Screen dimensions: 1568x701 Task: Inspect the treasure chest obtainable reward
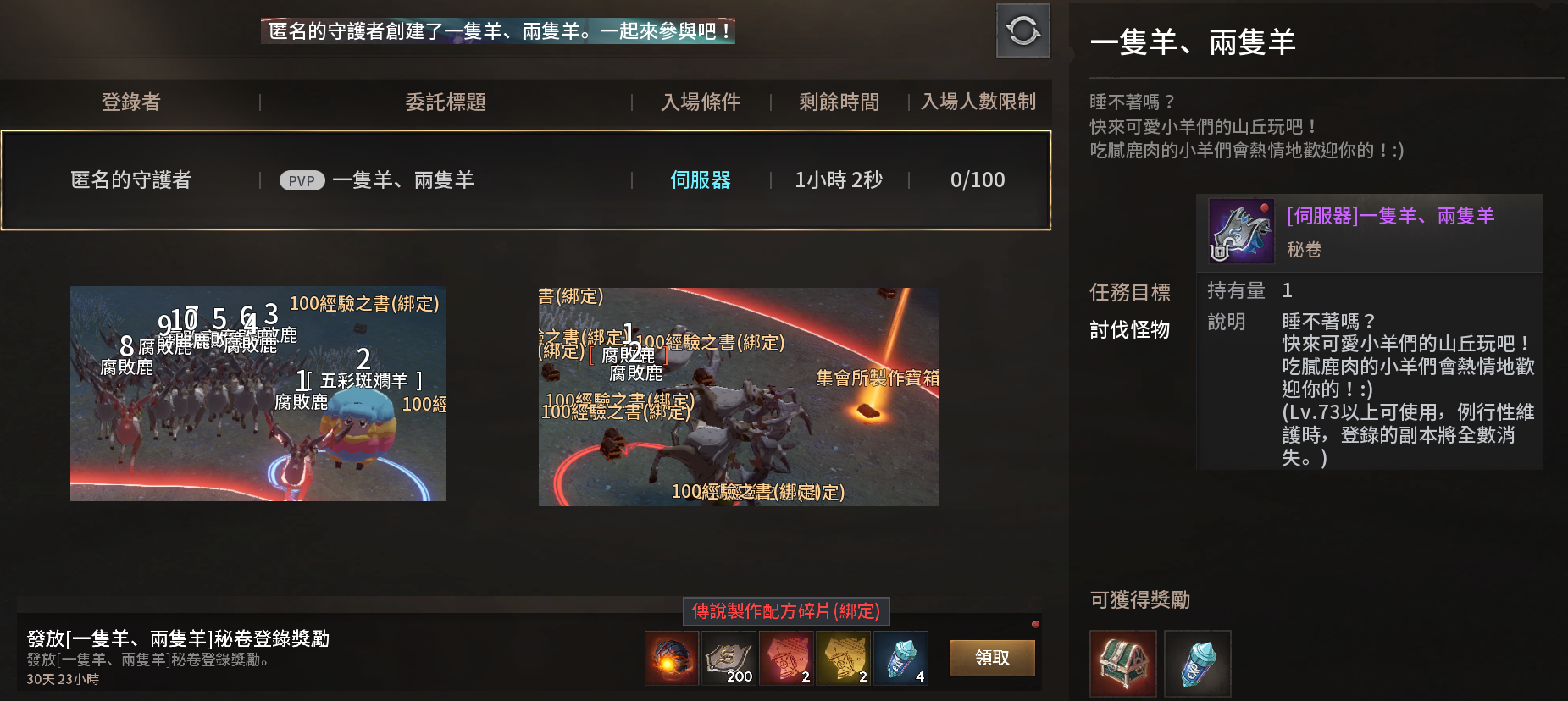coord(1122,663)
